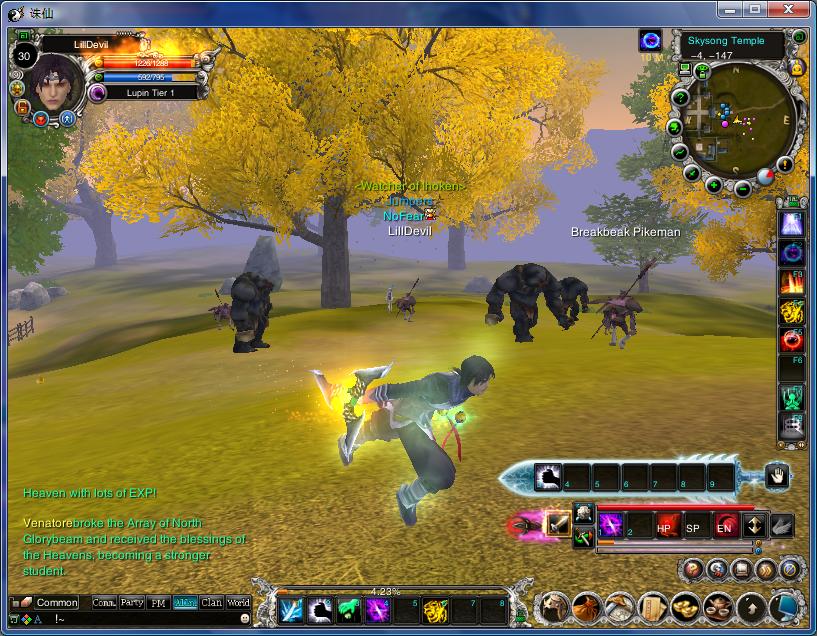Open the Clan chat tab
Image resolution: width=817 pixels, height=636 pixels.
[211, 603]
